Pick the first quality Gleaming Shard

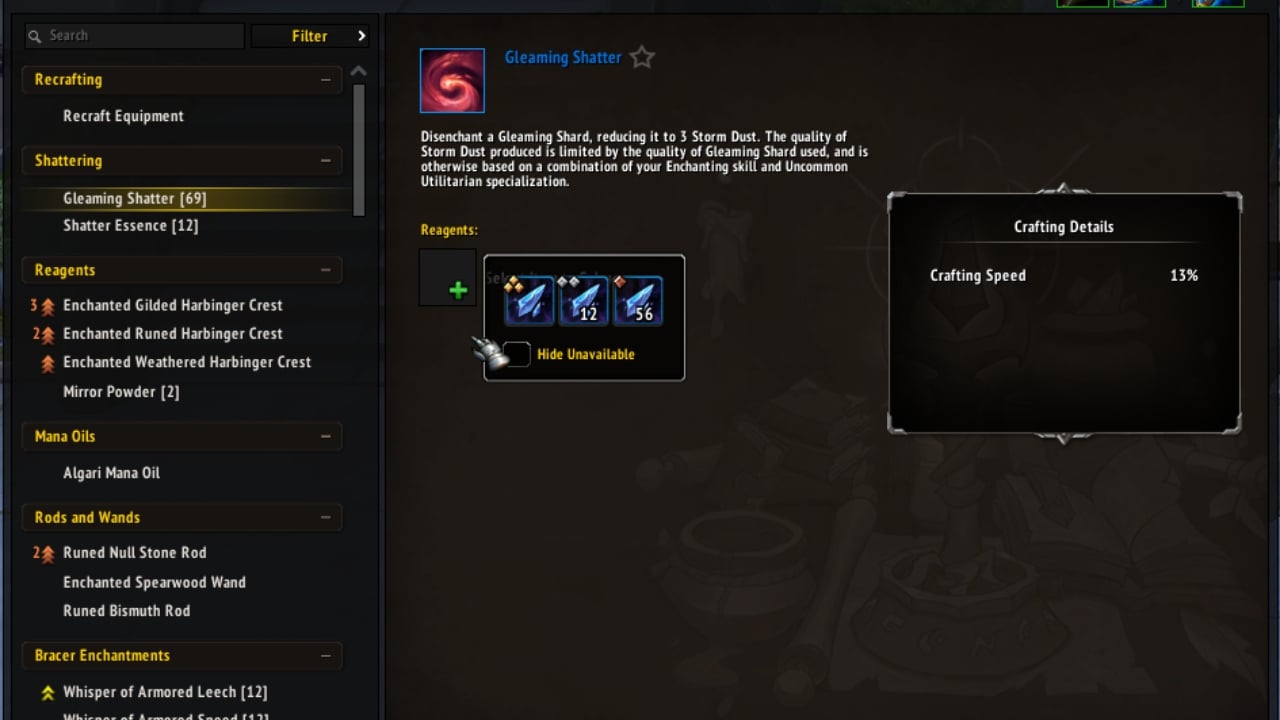point(529,299)
